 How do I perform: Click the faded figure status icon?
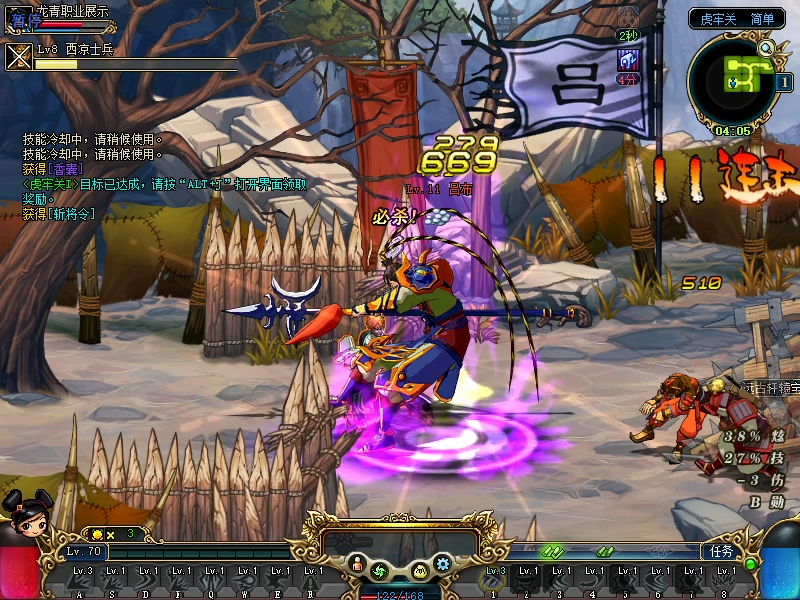pos(628,18)
